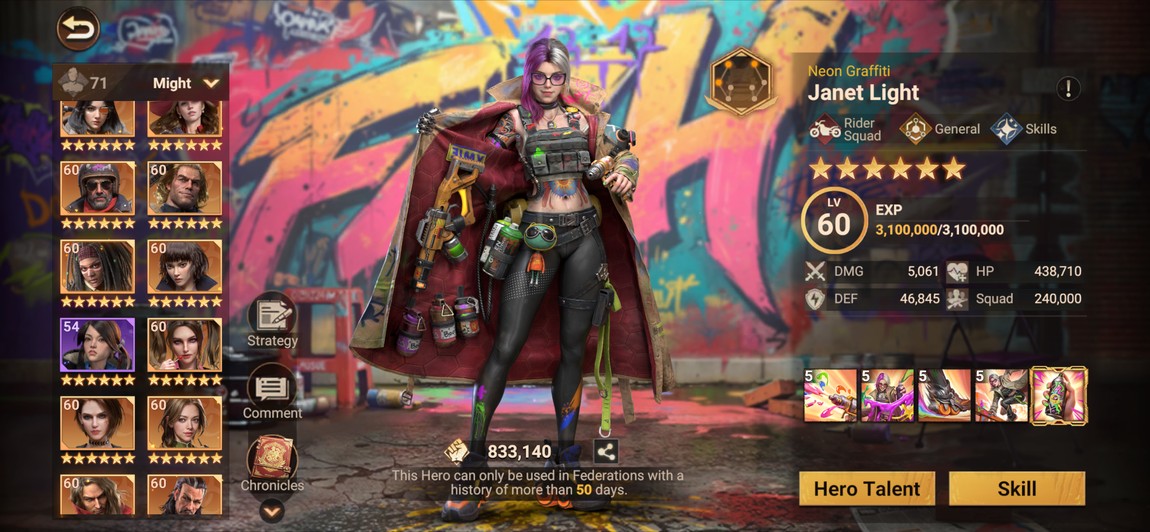Open the Hero Talent screen

point(867,488)
